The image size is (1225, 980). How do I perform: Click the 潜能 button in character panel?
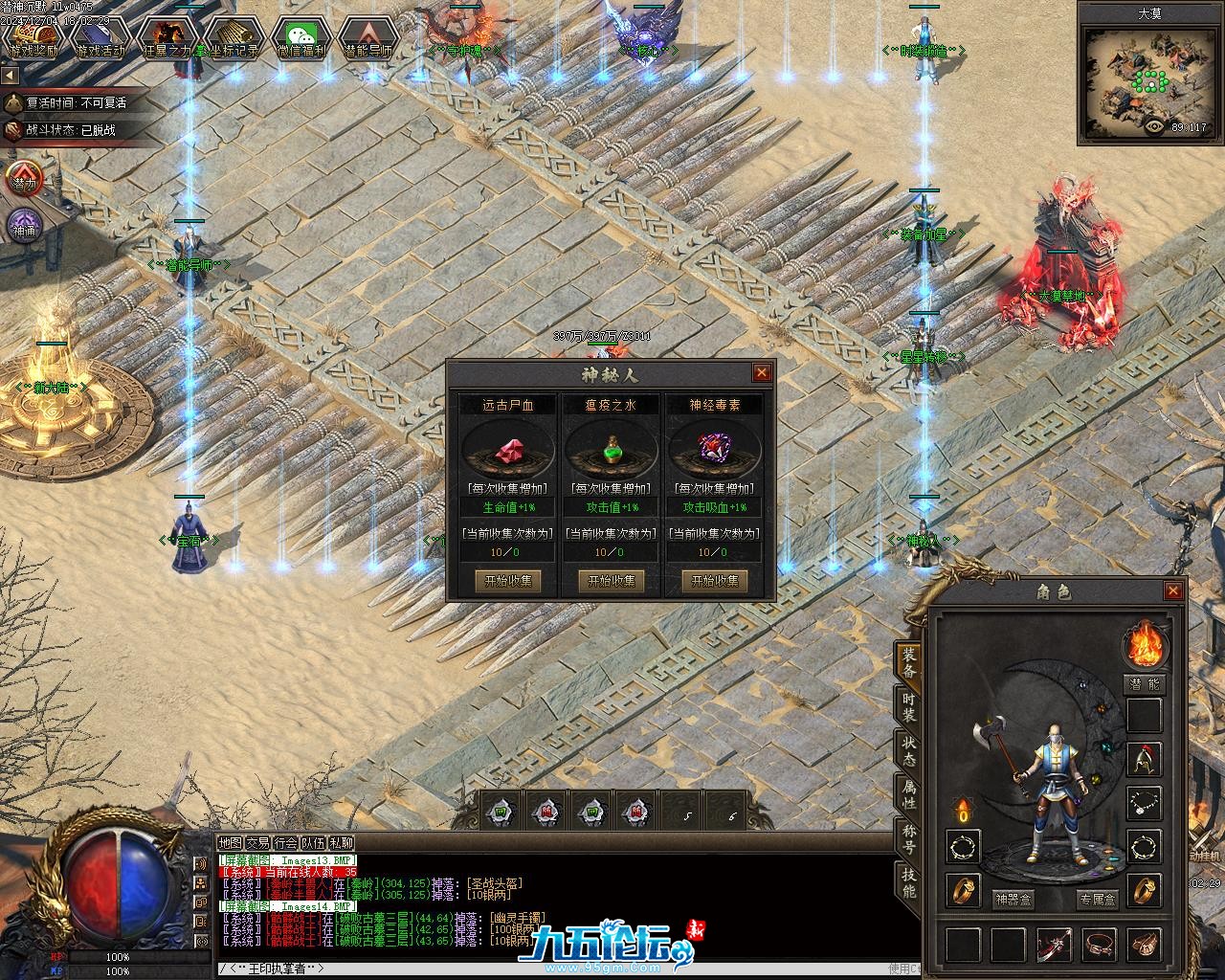tap(1143, 684)
